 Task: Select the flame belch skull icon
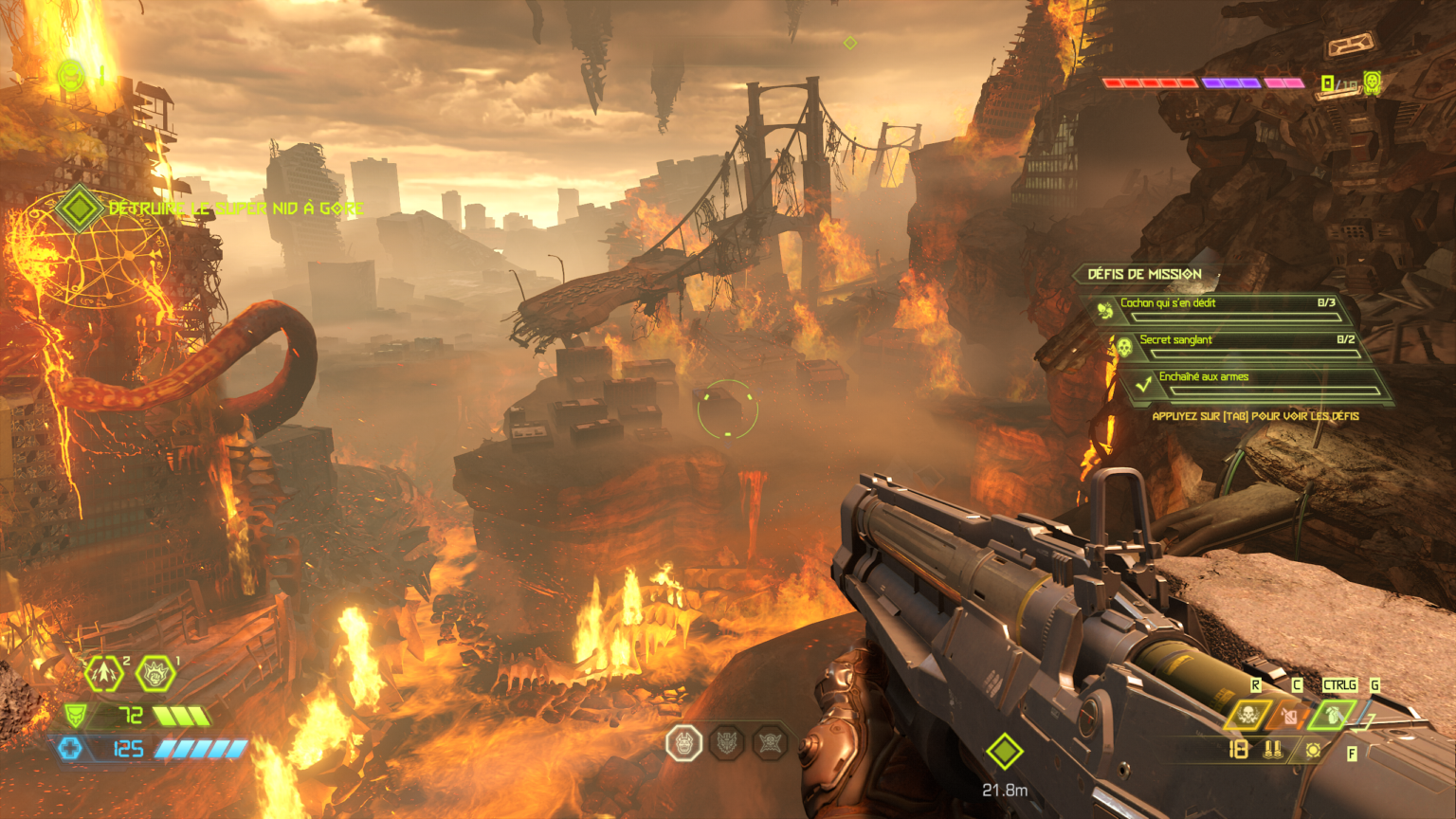(x=1248, y=716)
